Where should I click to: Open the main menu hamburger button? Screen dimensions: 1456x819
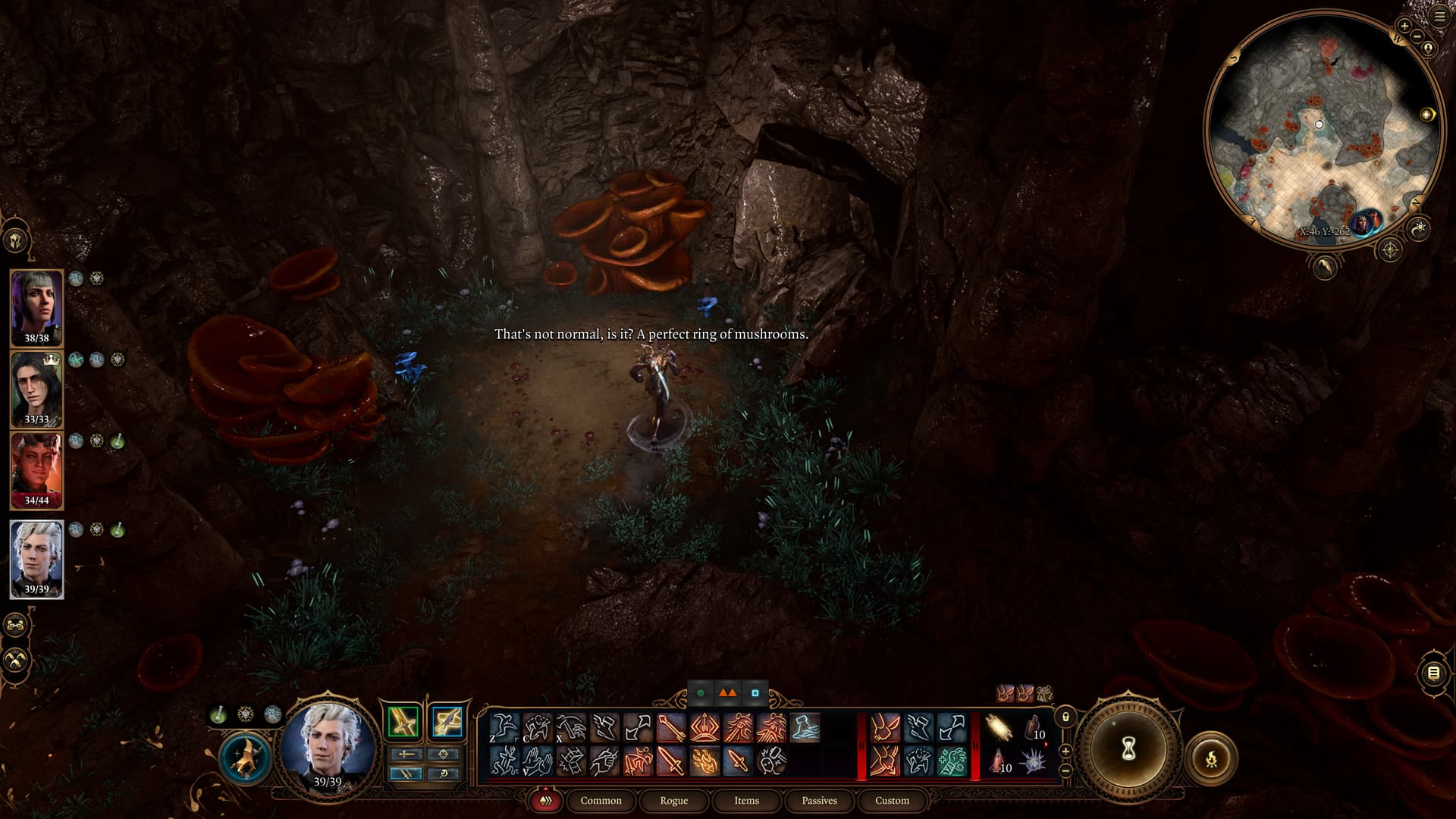click(1440, 17)
